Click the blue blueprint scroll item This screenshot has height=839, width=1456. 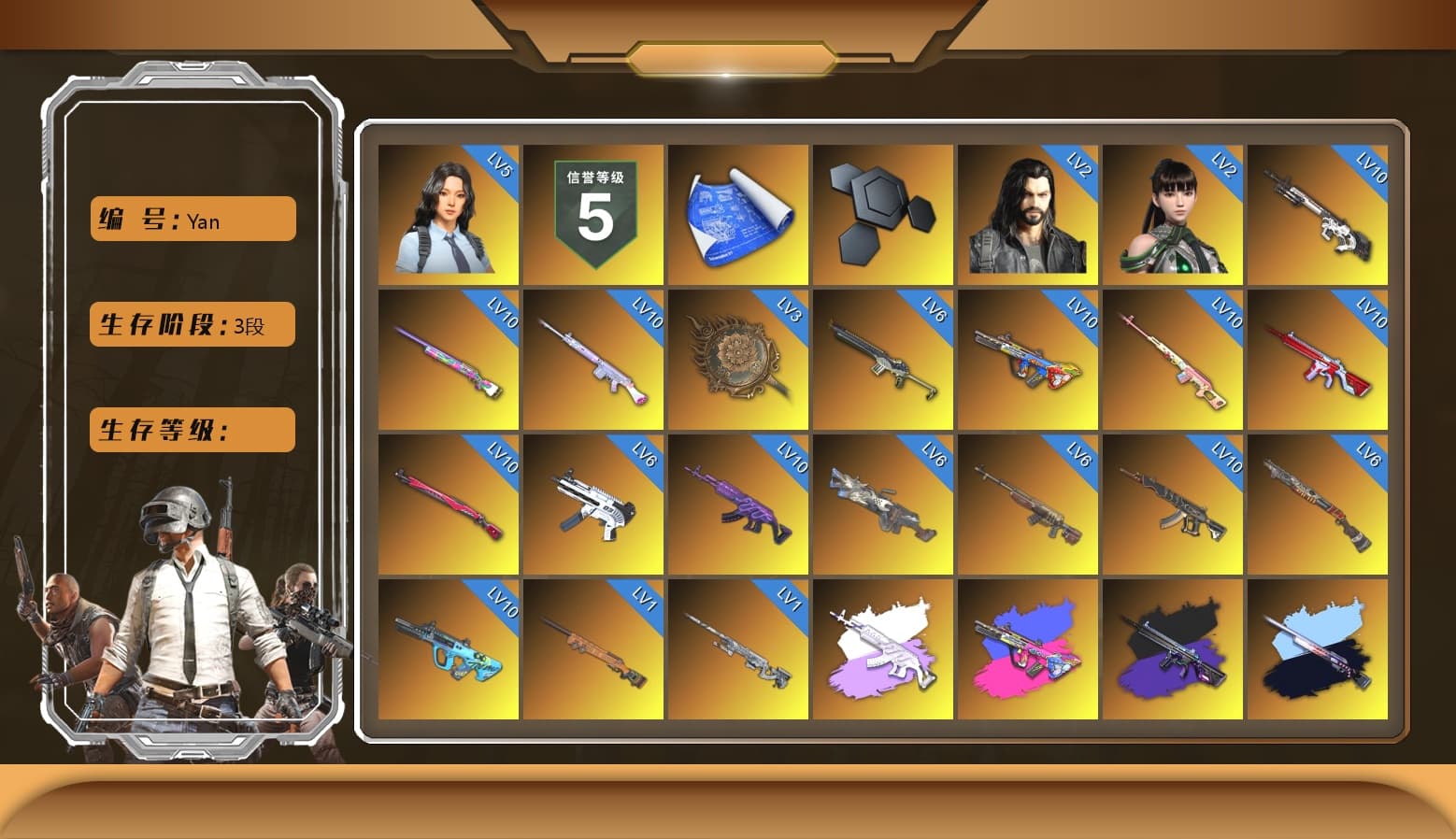(738, 213)
